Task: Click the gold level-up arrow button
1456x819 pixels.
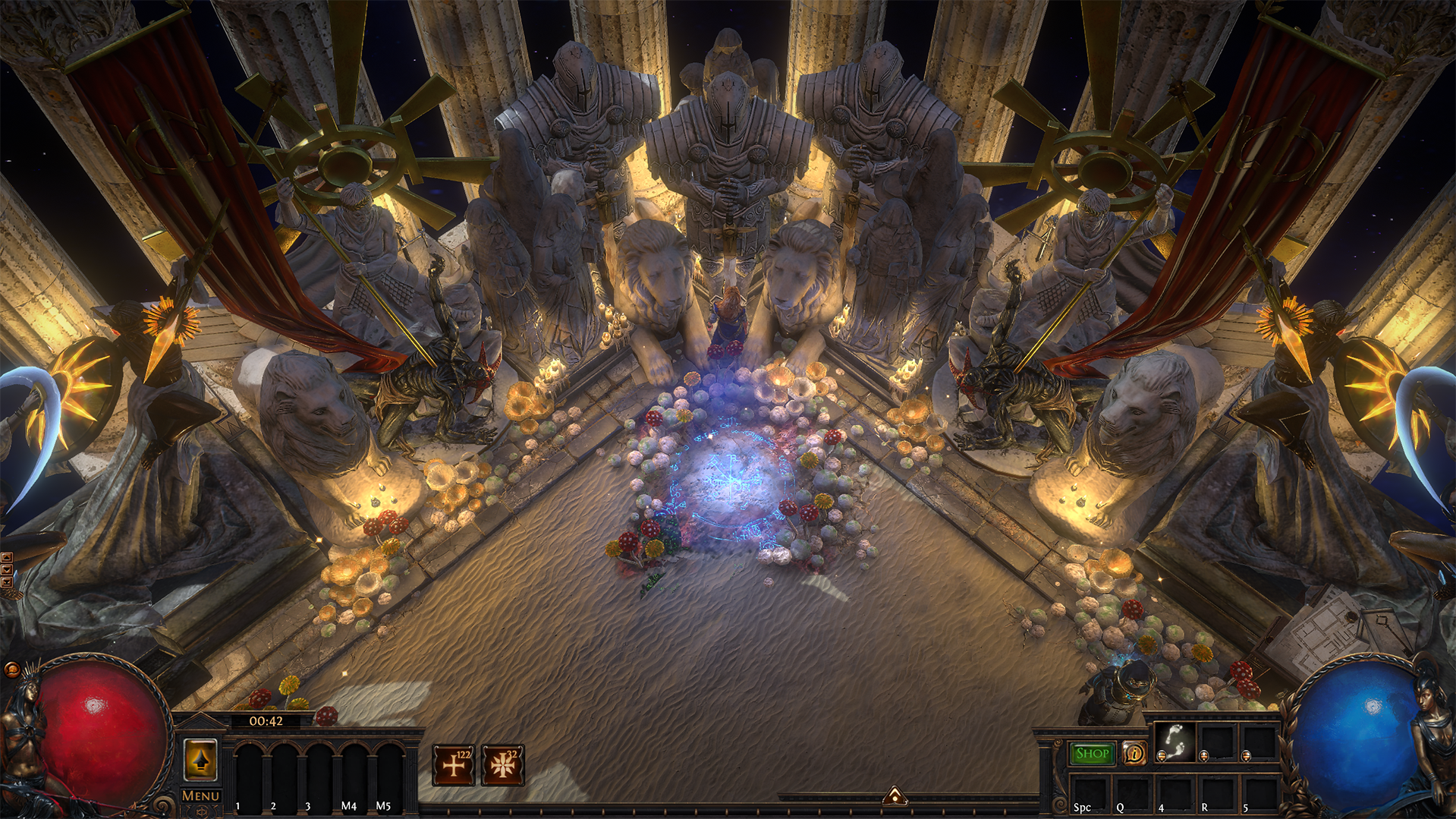Action: 200,760
